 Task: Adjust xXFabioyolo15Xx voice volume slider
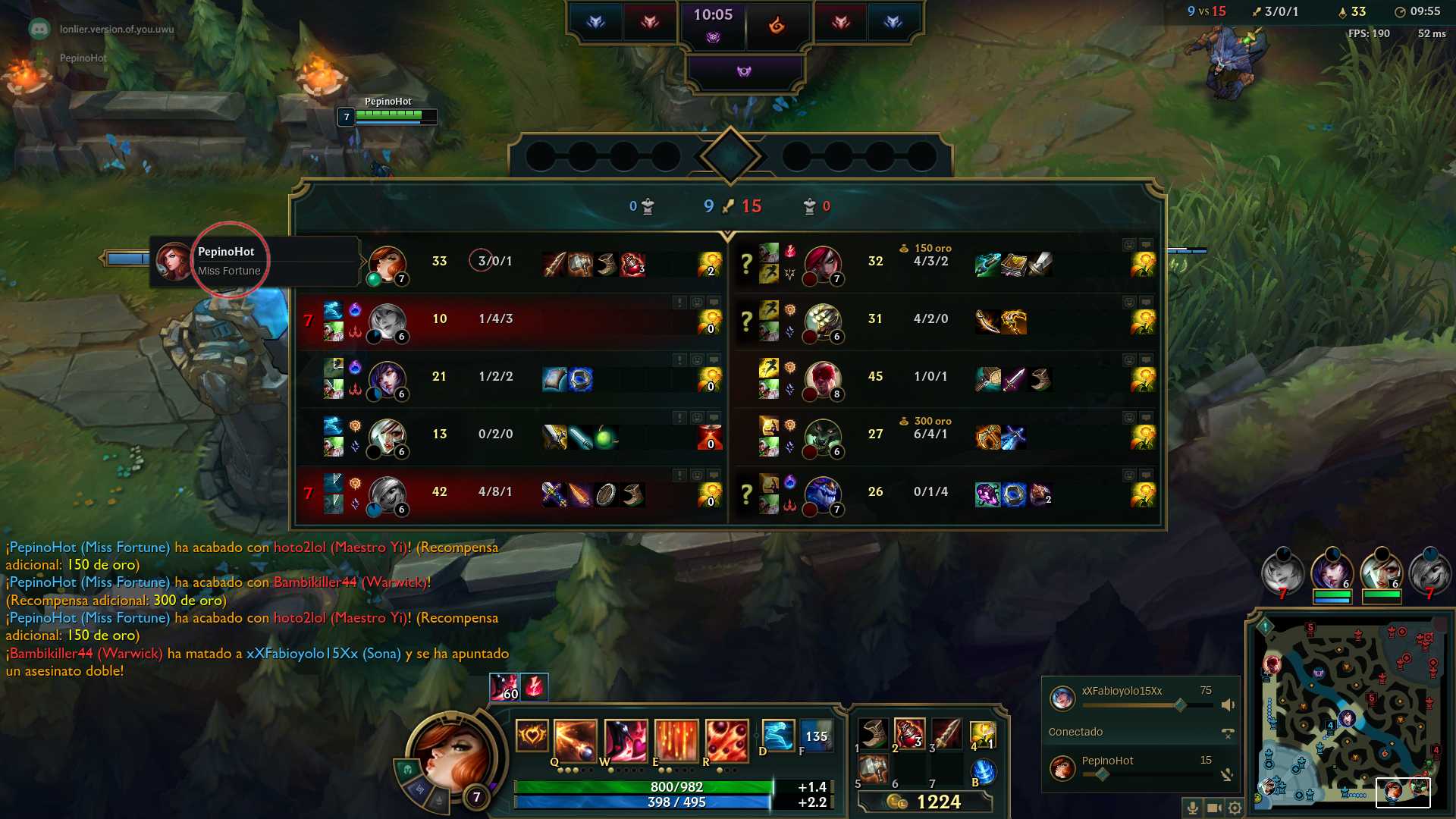coord(1180,705)
